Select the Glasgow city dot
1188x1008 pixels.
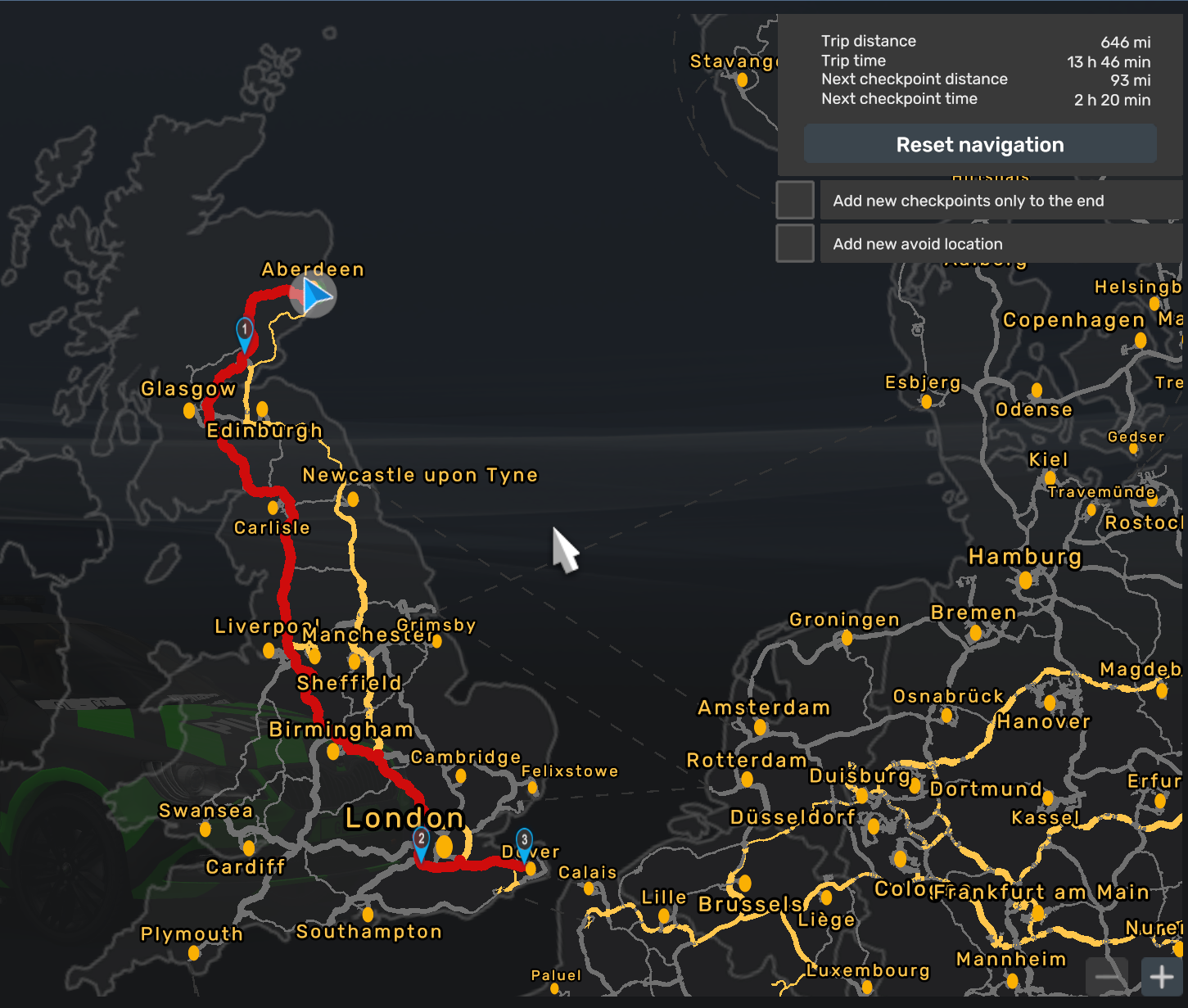coord(188,409)
